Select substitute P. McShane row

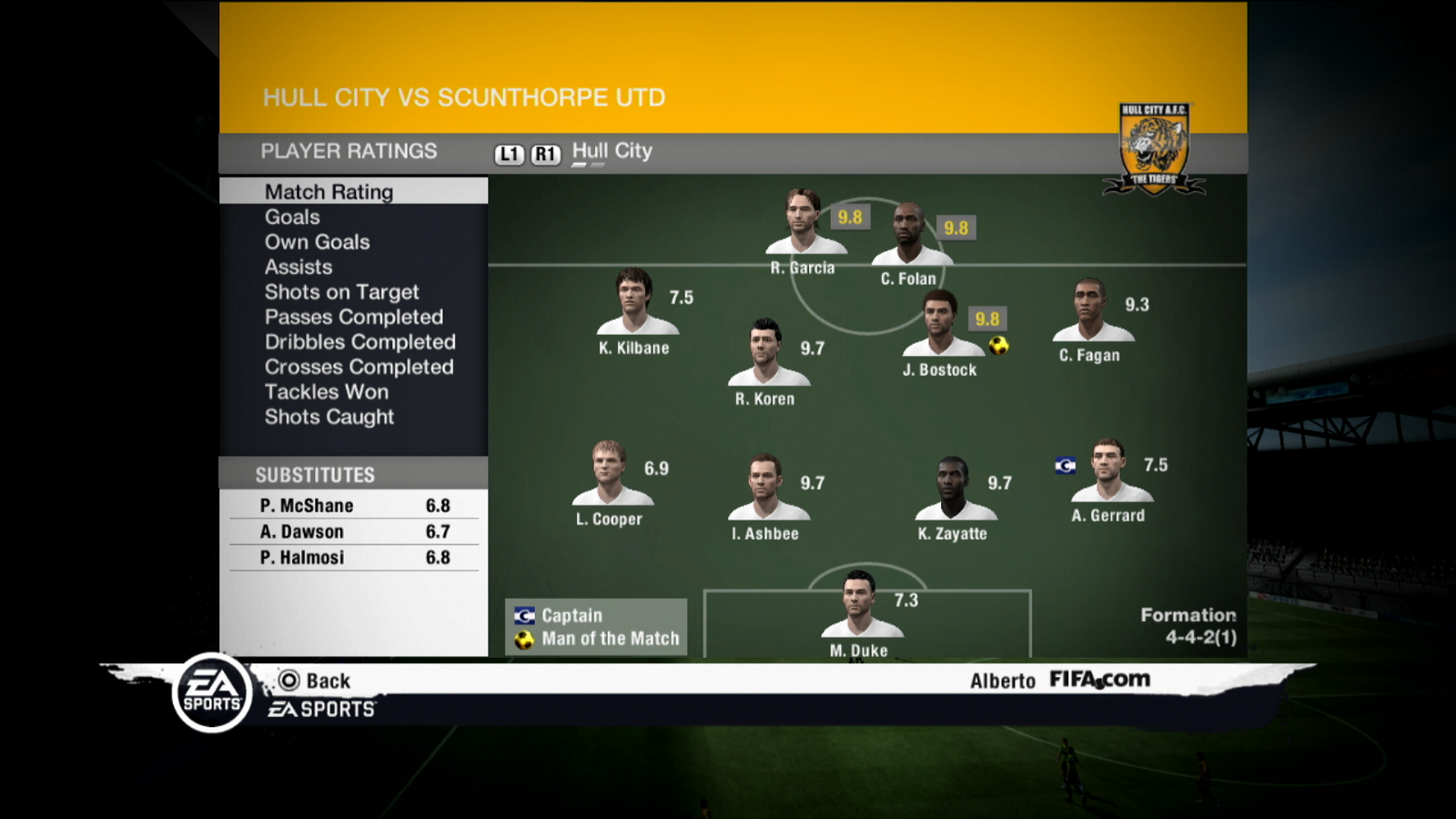354,506
